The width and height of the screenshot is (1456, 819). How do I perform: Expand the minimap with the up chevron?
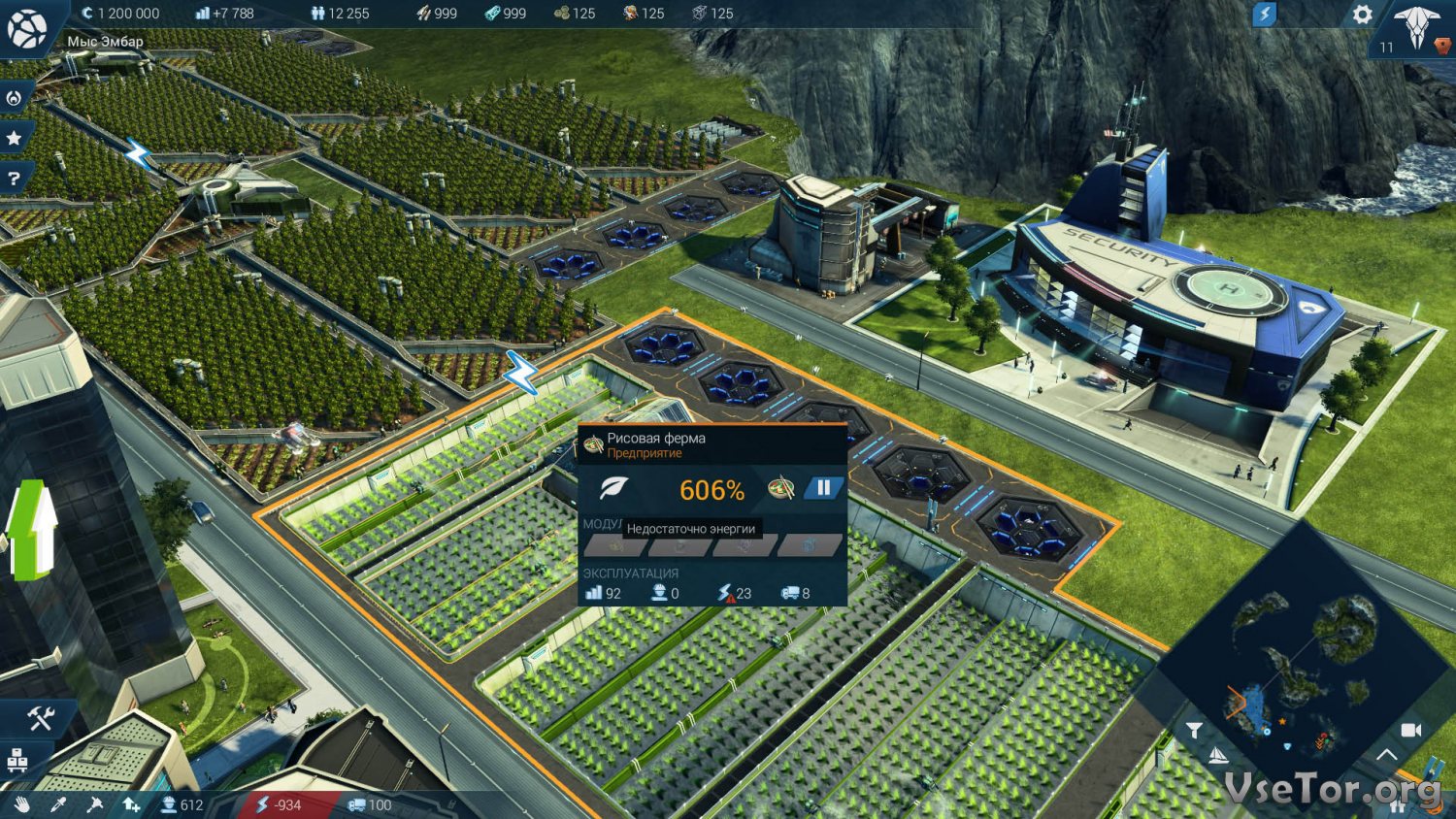[x=1386, y=755]
